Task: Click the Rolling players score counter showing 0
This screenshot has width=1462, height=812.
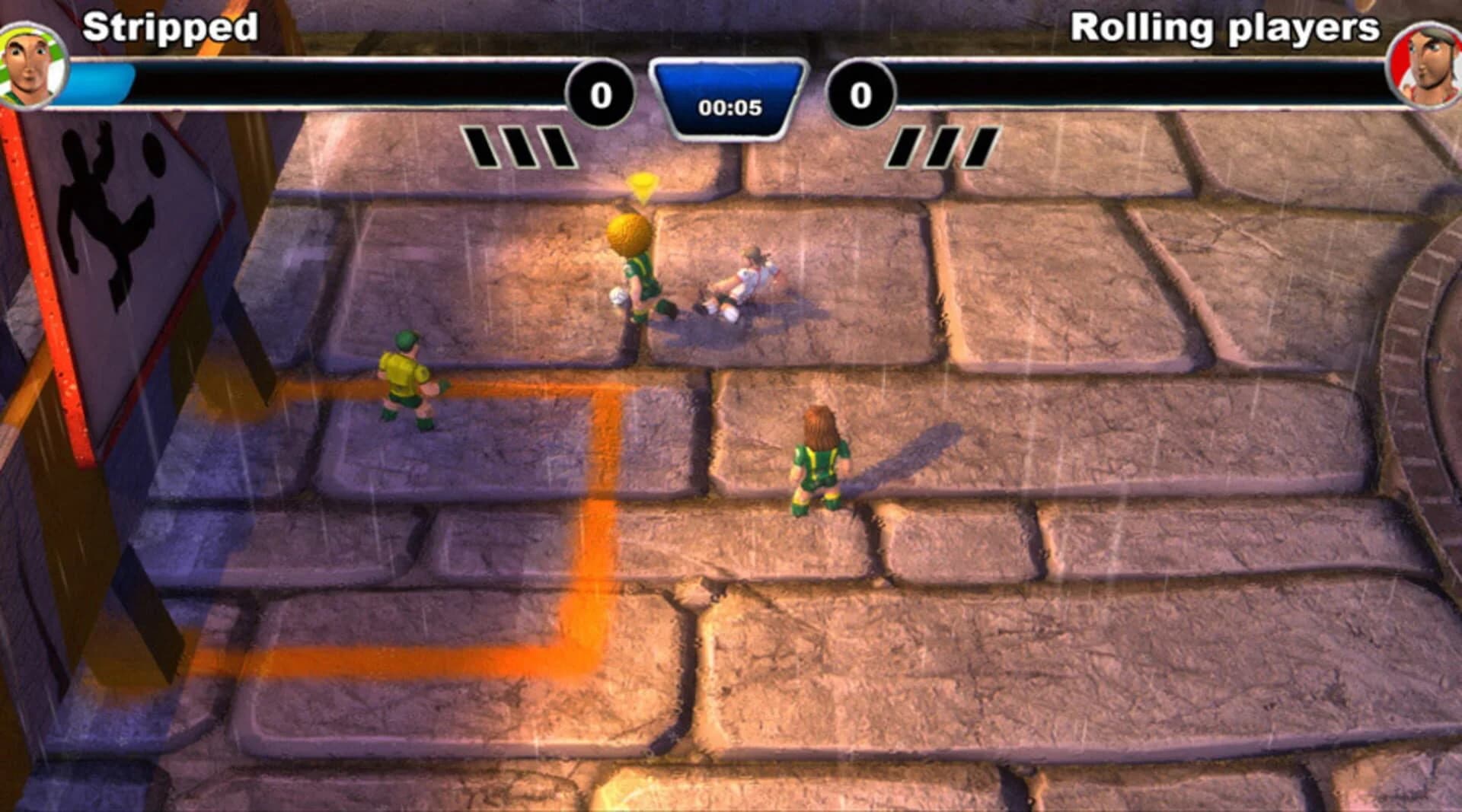Action: (861, 94)
